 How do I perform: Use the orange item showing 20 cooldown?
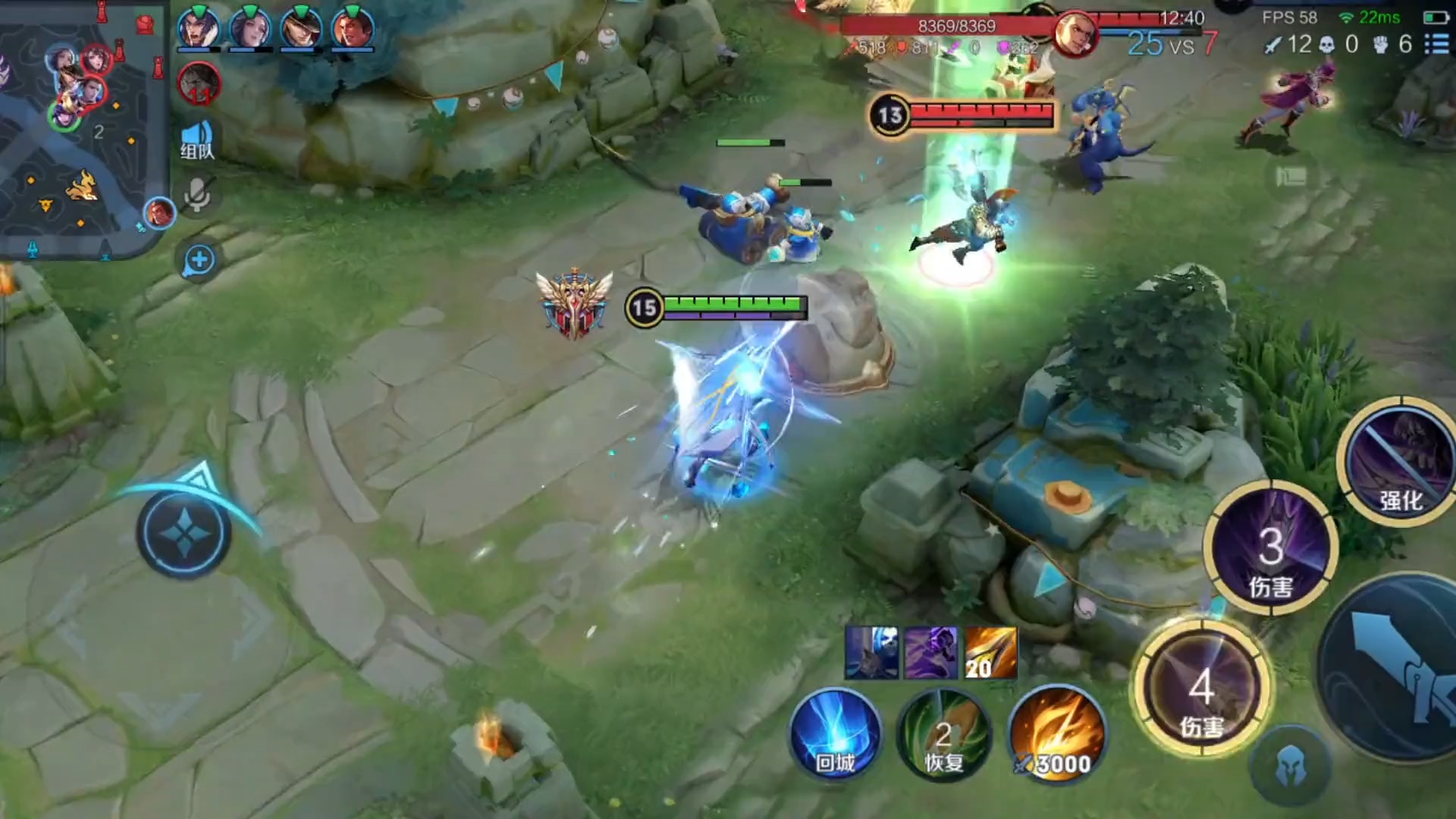click(990, 653)
